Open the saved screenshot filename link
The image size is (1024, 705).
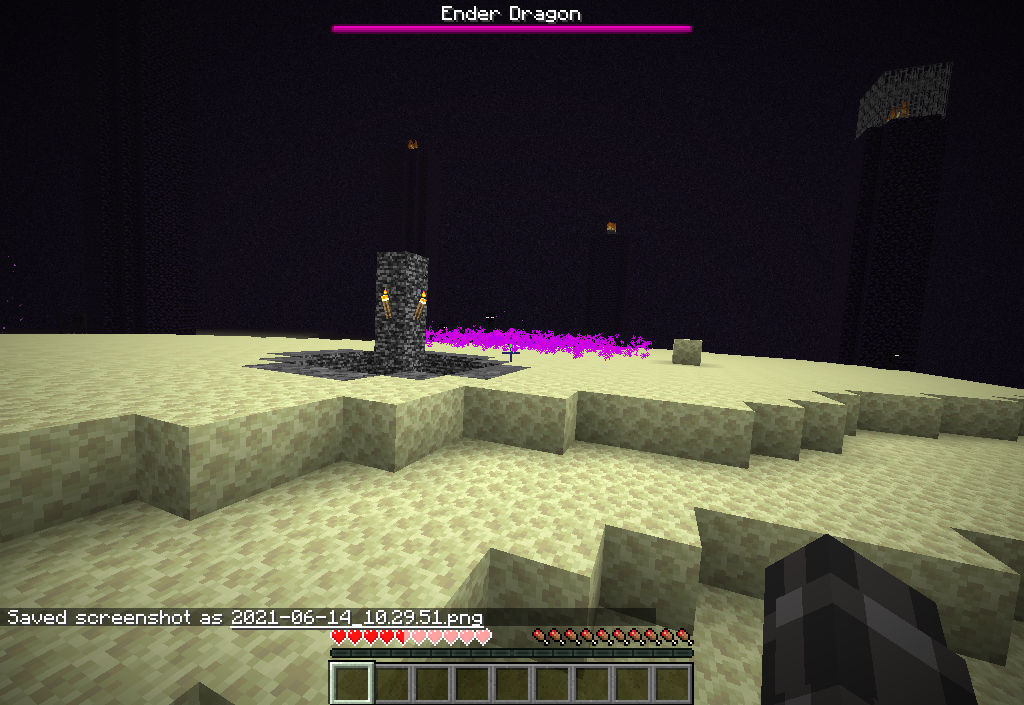point(356,617)
